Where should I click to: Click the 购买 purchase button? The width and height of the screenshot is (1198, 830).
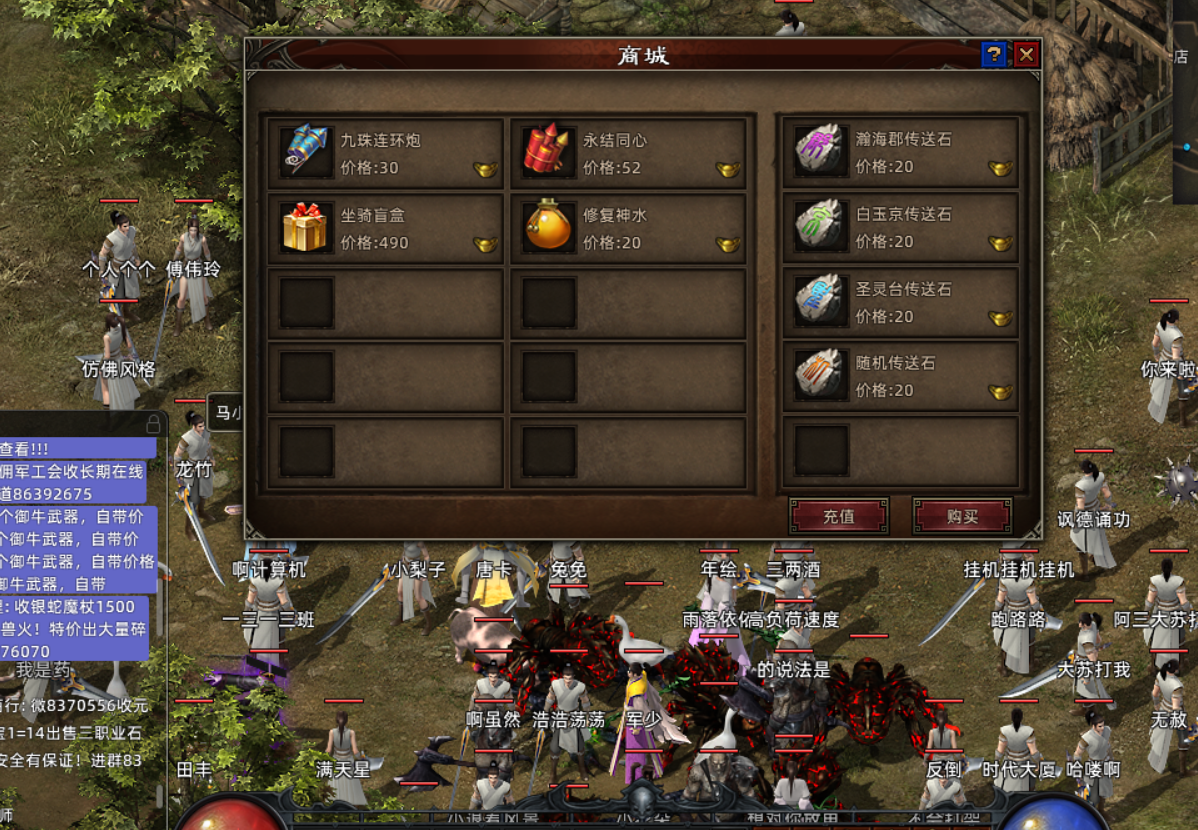pos(962,516)
